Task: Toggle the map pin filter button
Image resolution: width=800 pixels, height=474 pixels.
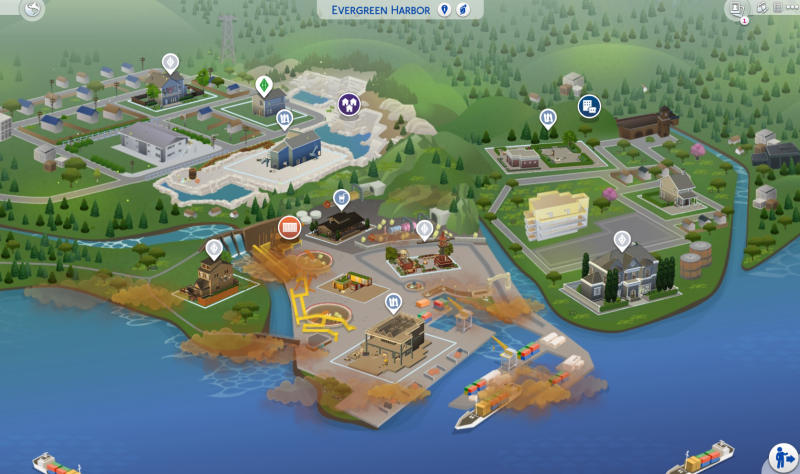Action: point(445,9)
